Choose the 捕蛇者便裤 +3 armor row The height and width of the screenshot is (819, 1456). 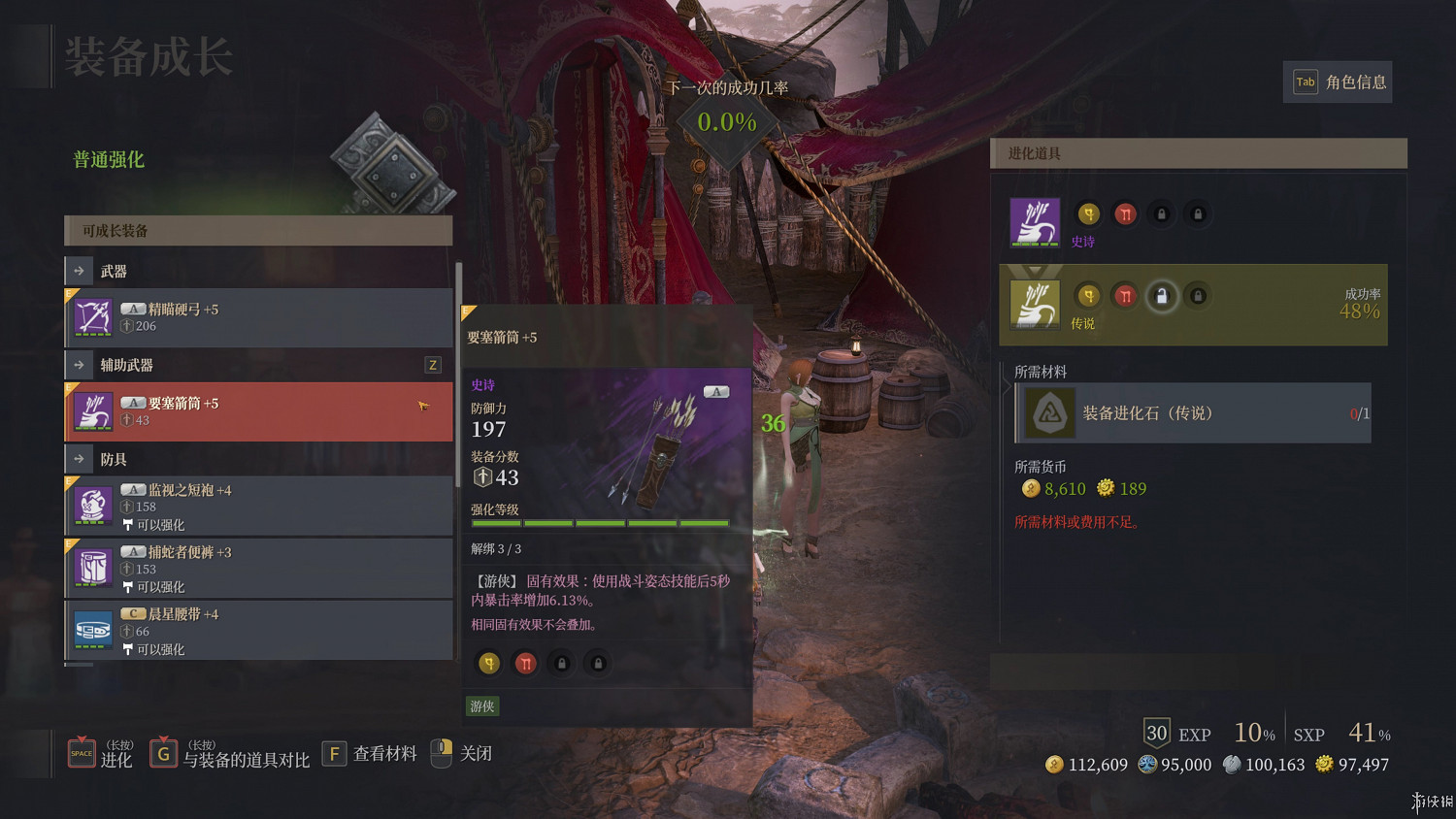point(258,568)
